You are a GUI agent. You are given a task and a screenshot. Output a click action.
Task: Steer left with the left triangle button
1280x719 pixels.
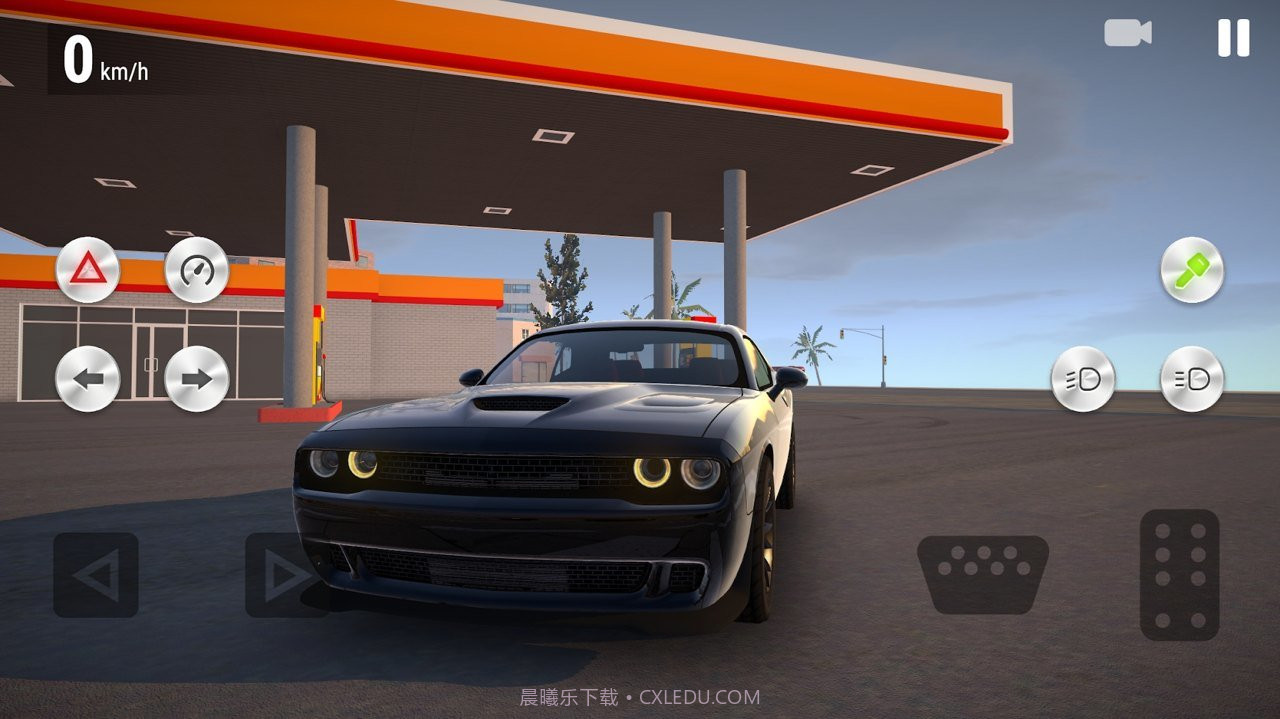96,575
